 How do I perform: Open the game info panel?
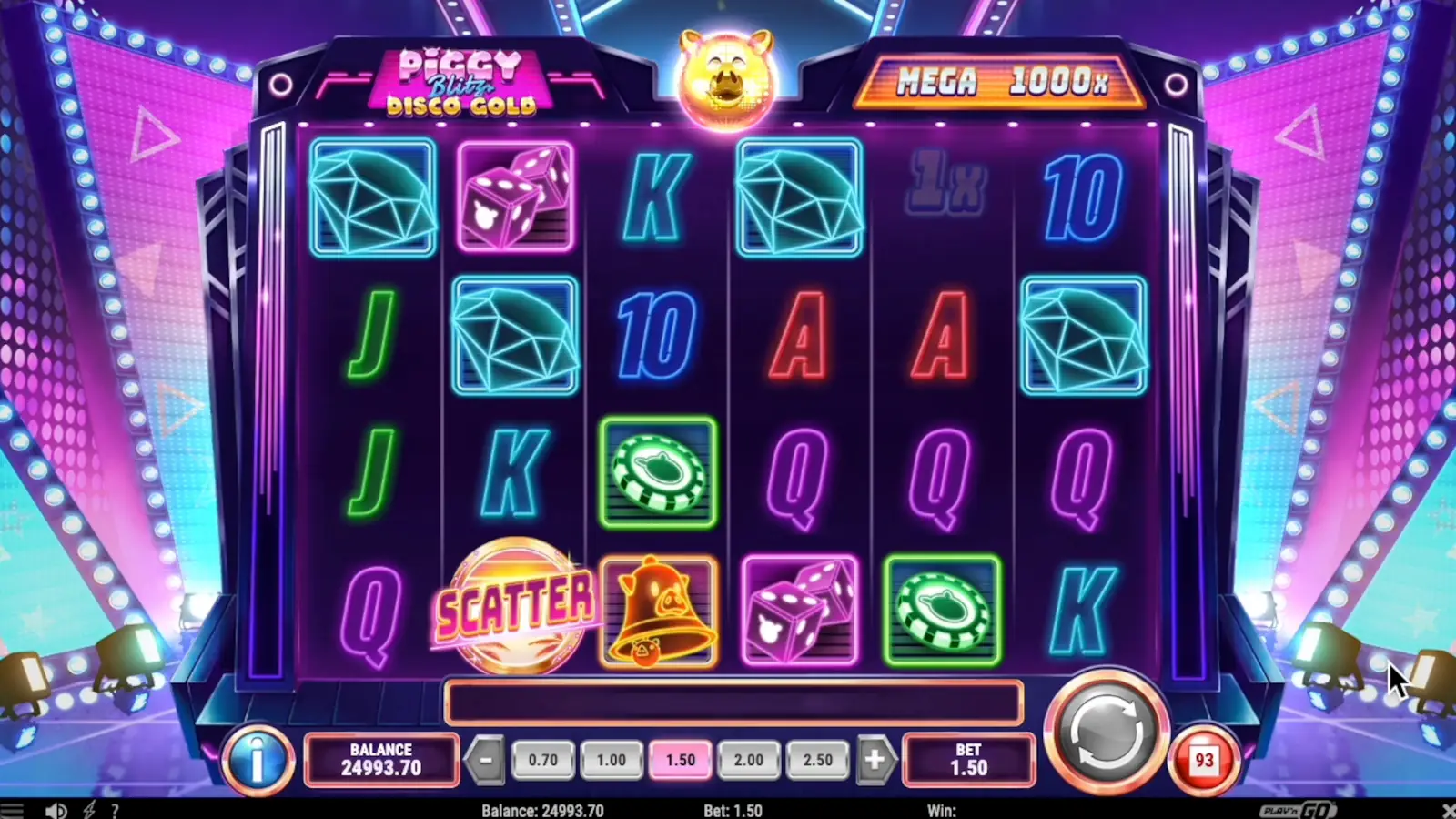tap(258, 761)
